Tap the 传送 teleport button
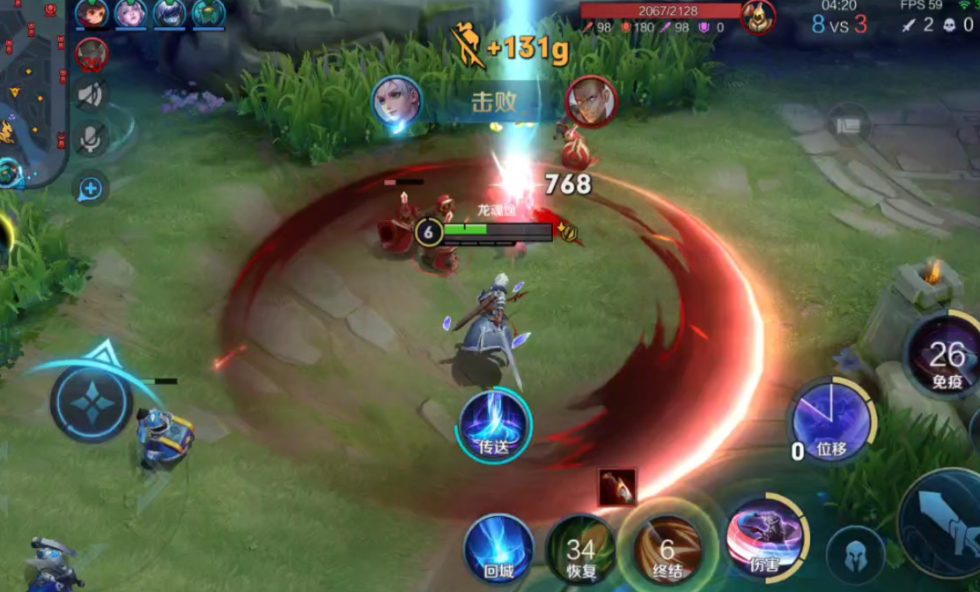 pos(495,424)
